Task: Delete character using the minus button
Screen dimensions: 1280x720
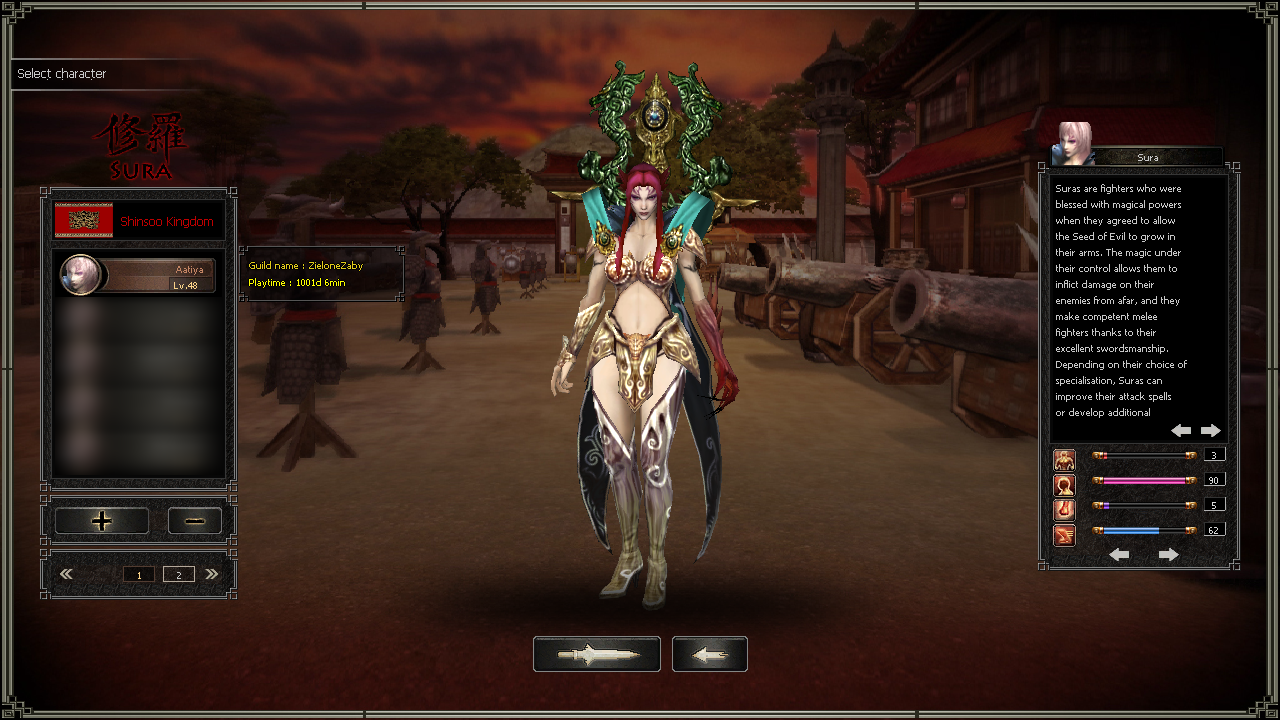Action: click(x=195, y=521)
